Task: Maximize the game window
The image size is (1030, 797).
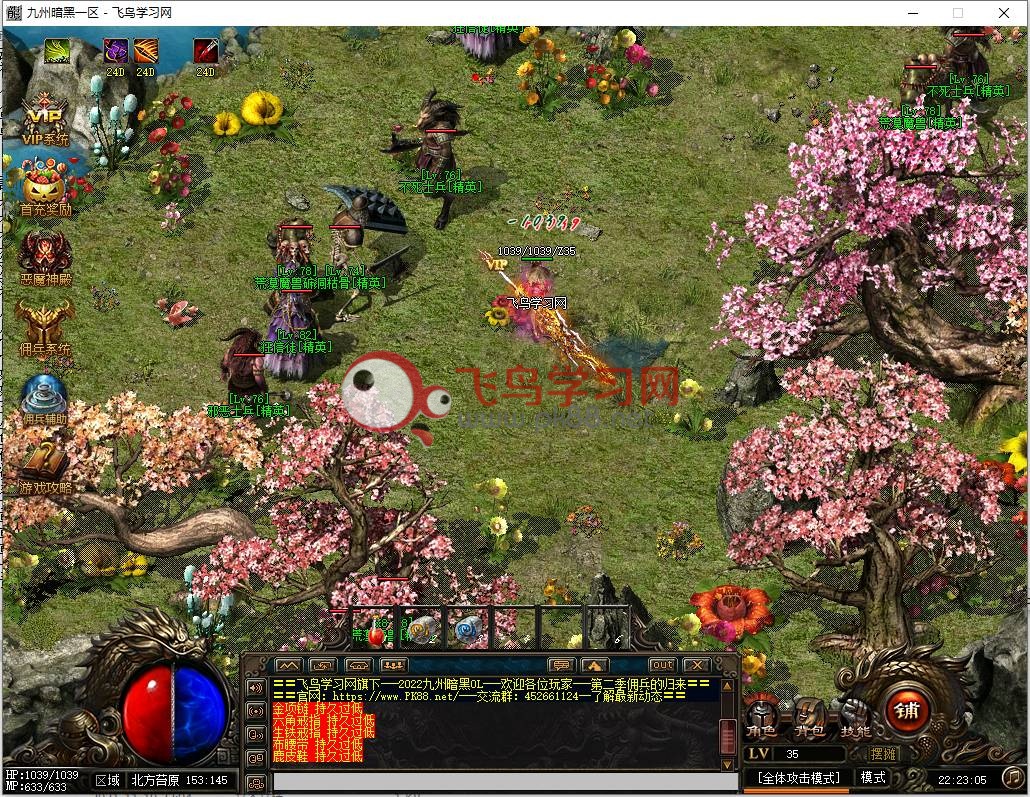Action: pyautogui.click(x=958, y=13)
